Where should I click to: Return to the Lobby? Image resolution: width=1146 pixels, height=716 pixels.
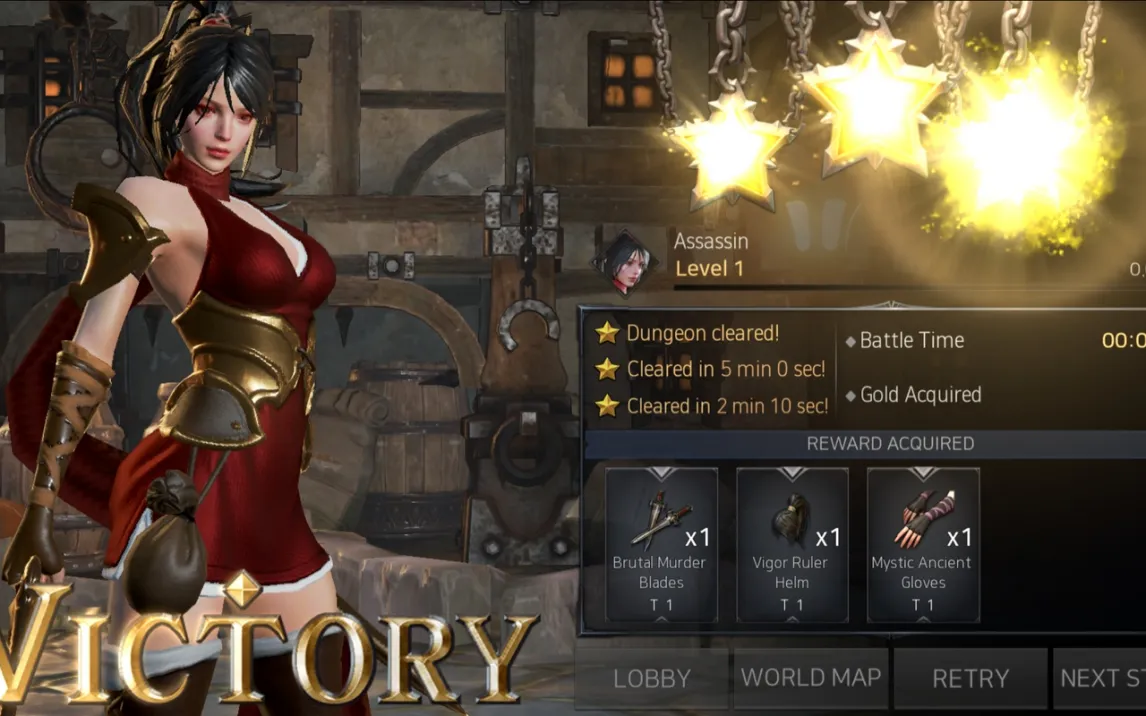(651, 679)
